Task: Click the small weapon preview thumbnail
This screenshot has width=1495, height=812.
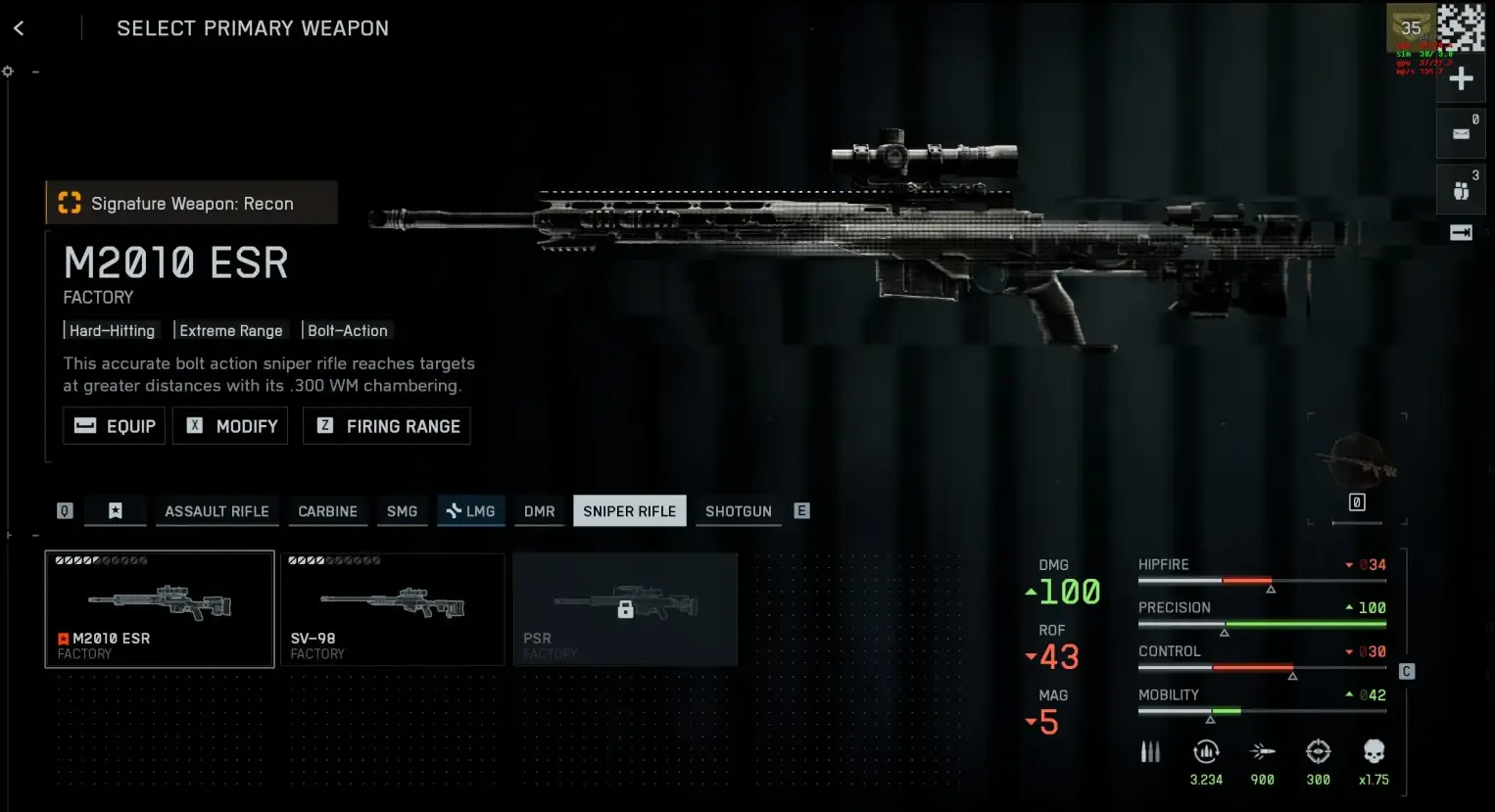Action: click(1357, 462)
